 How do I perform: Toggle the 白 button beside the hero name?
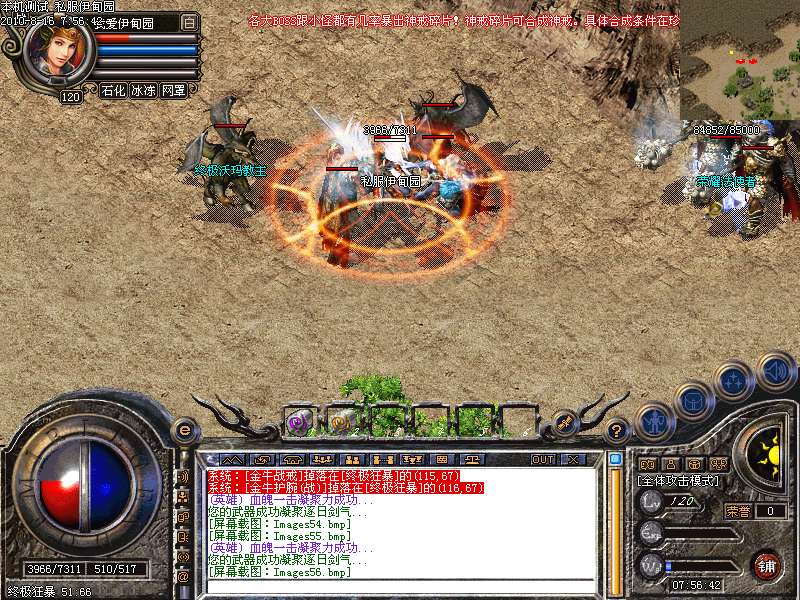190,21
